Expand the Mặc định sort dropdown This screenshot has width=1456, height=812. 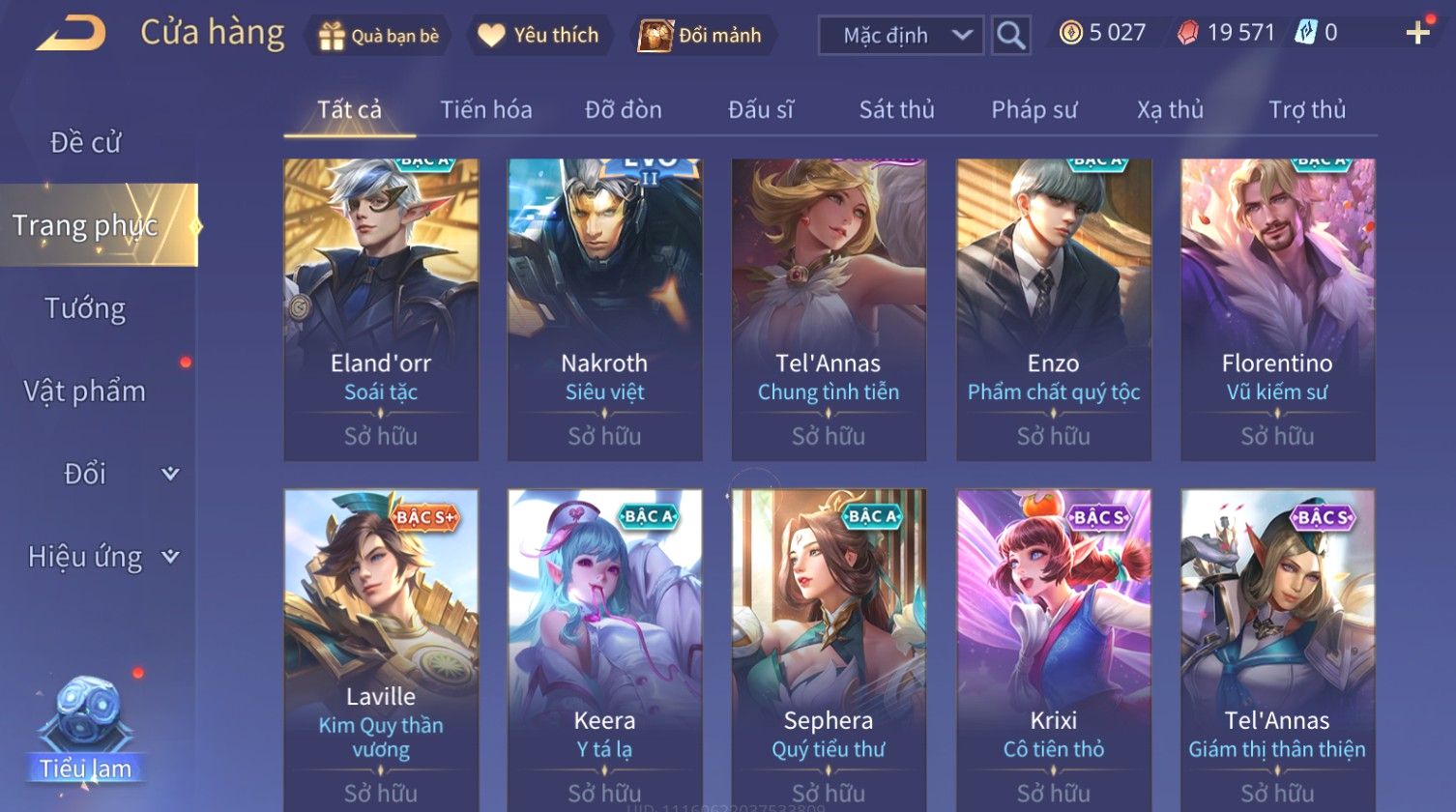click(x=900, y=36)
